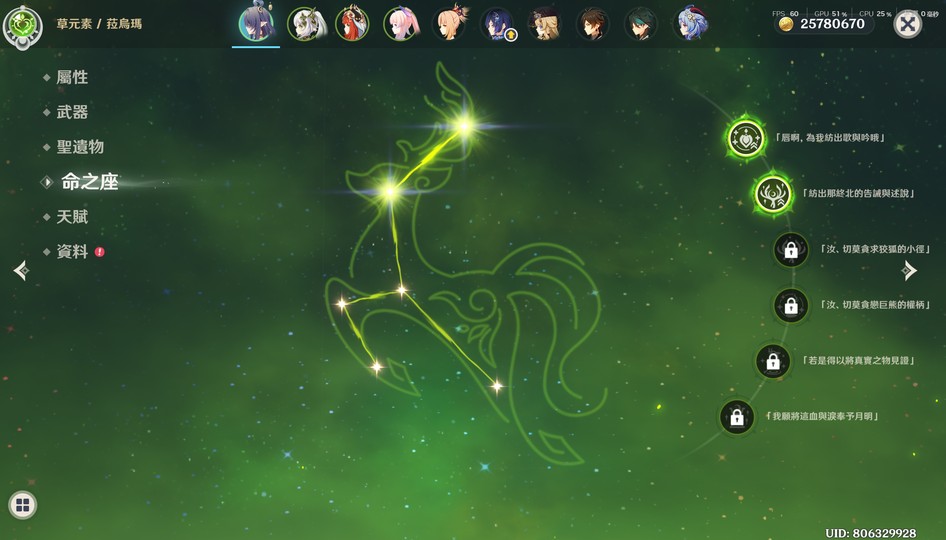Choose the red-haired horned character portrait
946x540 pixels.
(x=353, y=24)
